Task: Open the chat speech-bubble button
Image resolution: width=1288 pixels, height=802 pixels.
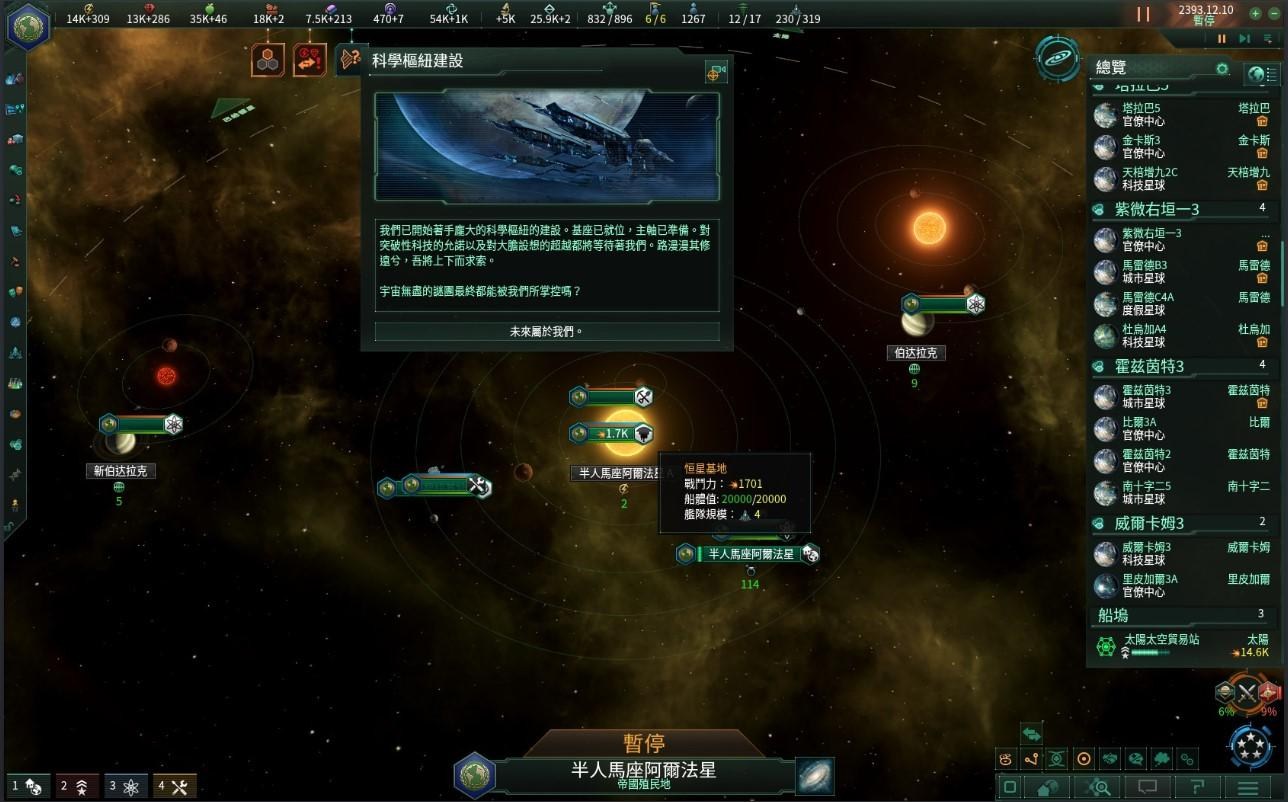Action: (1148, 787)
